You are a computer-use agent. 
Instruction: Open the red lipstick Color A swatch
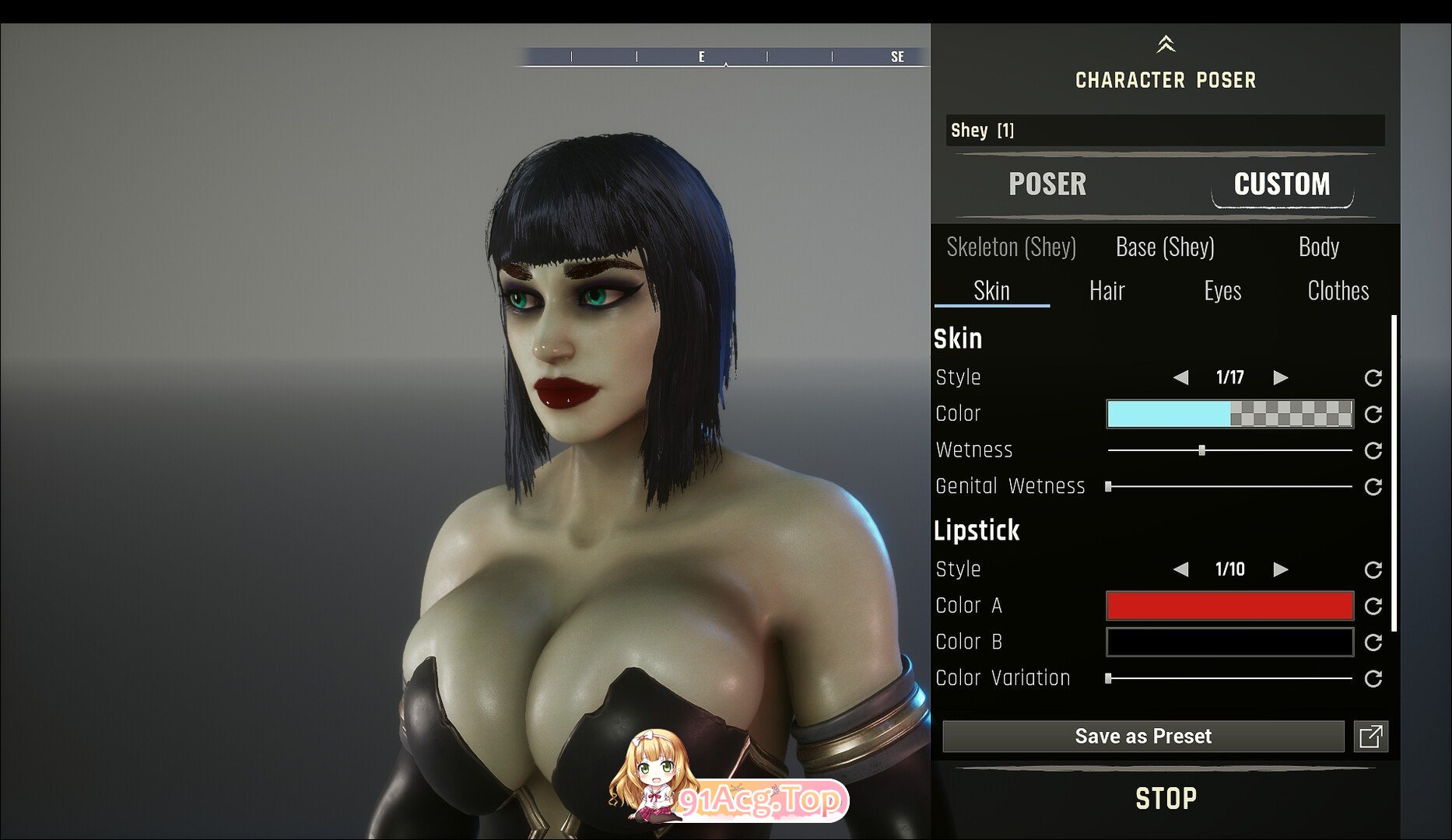click(1229, 606)
